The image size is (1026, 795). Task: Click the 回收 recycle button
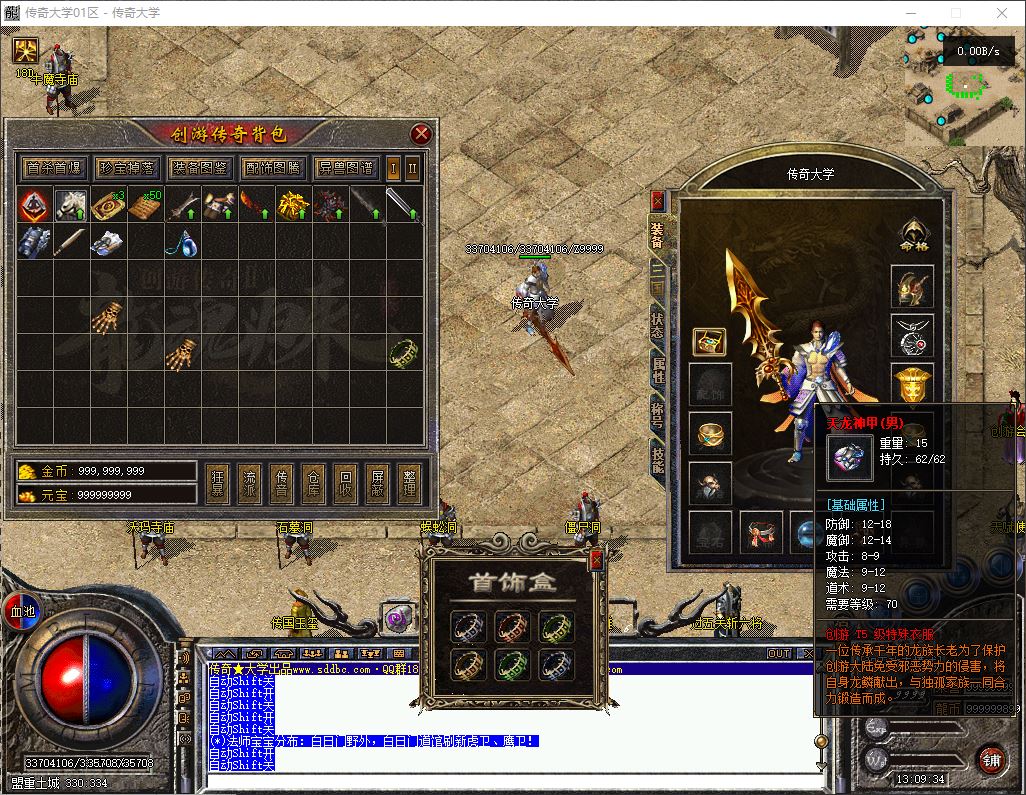coord(345,484)
